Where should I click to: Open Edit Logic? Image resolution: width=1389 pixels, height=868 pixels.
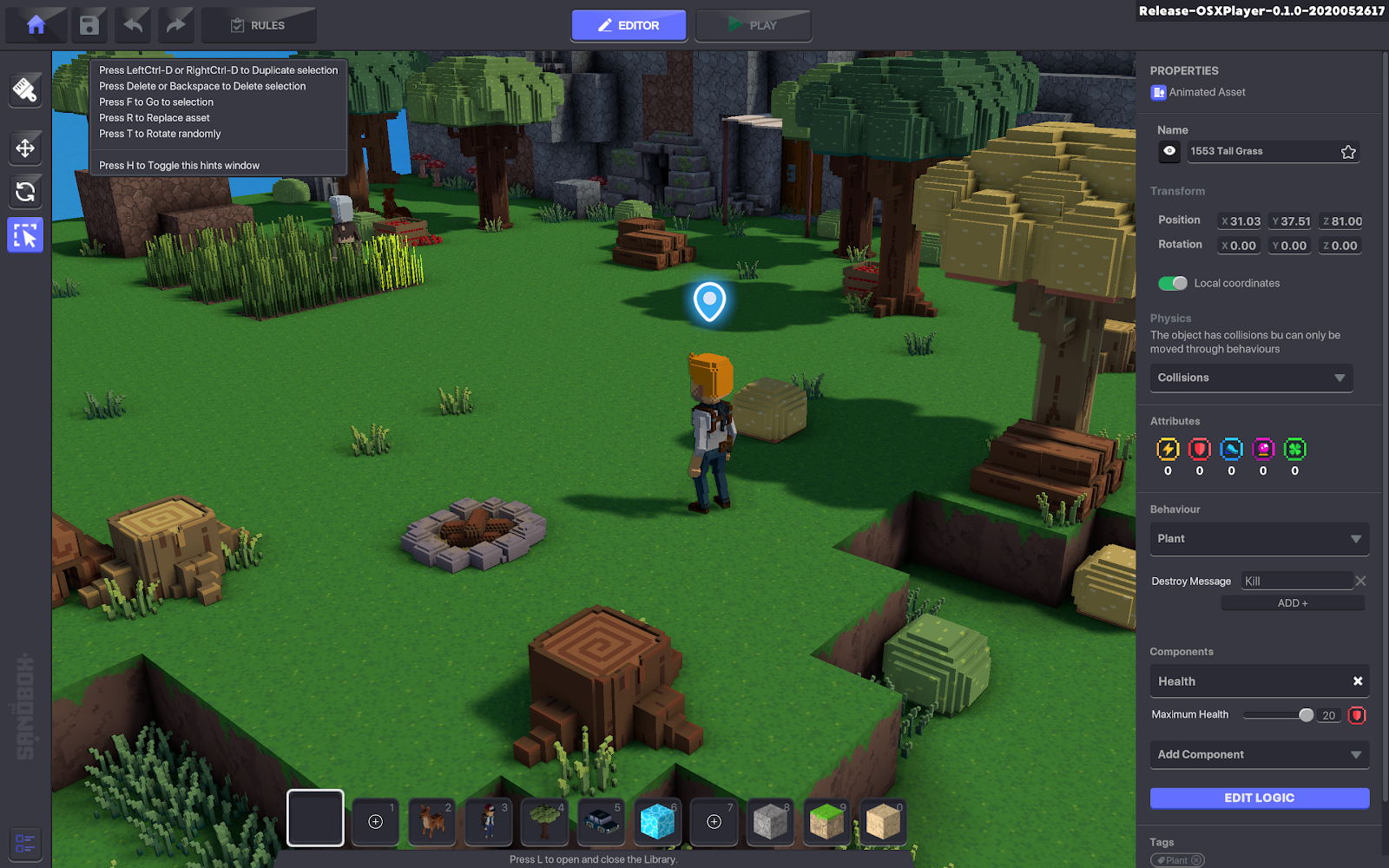(1259, 798)
